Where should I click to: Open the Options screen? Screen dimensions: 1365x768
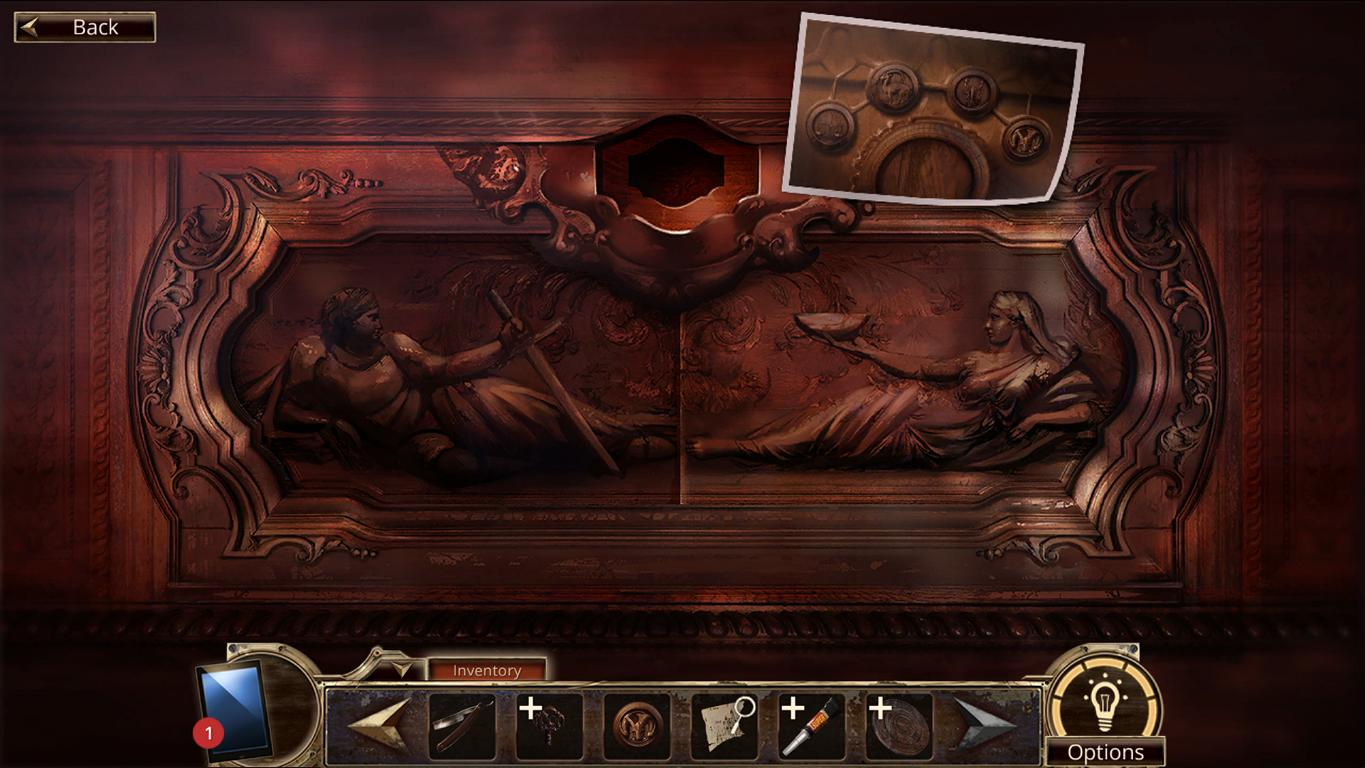click(1108, 752)
